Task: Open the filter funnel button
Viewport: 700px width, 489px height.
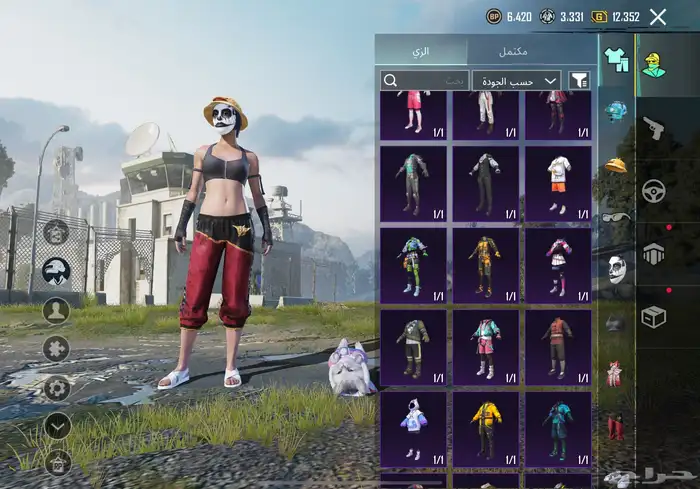Action: tap(579, 80)
